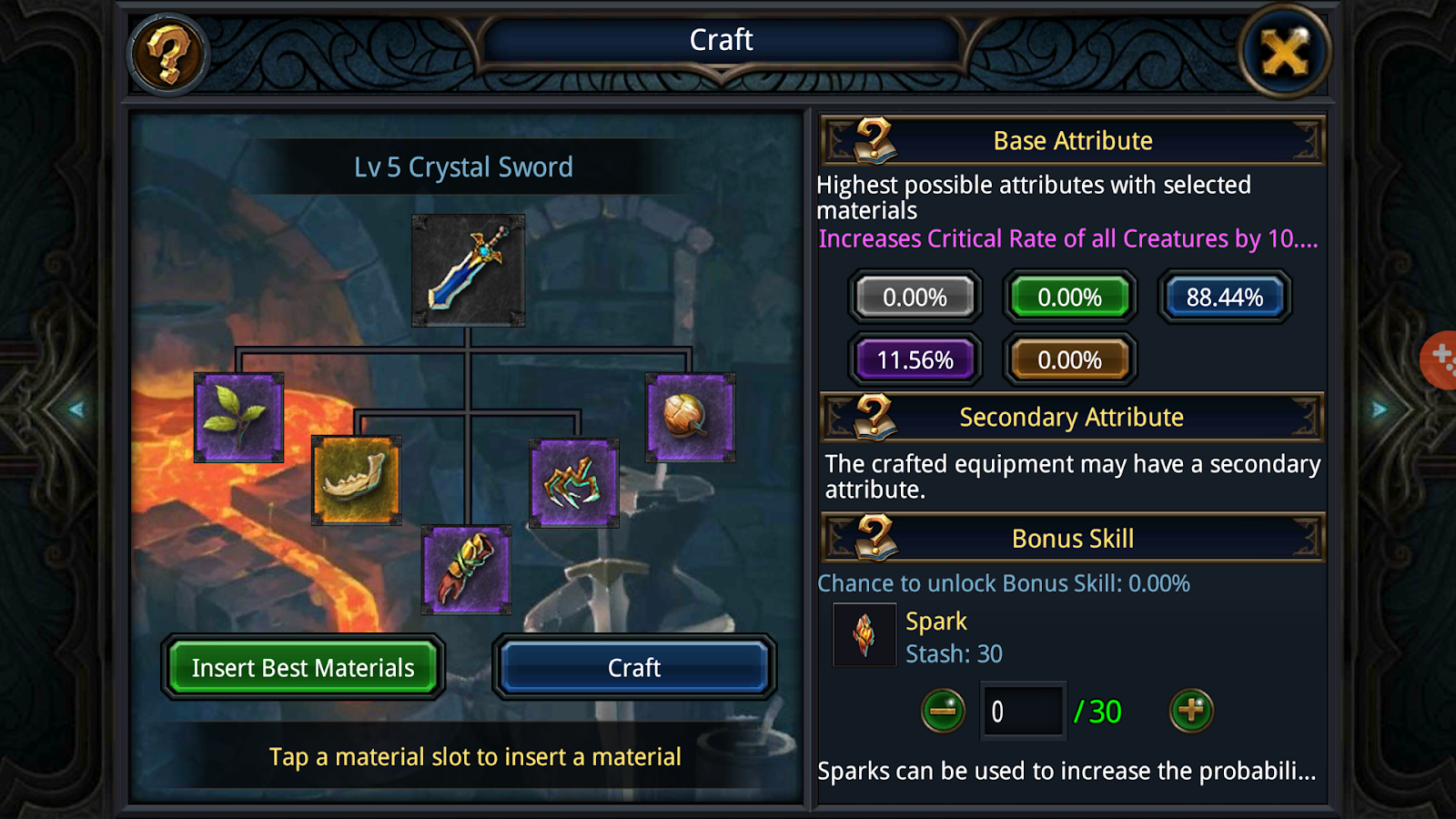Select the red claw gauntlet material slot
This screenshot has width=1456, height=819.
[466, 570]
